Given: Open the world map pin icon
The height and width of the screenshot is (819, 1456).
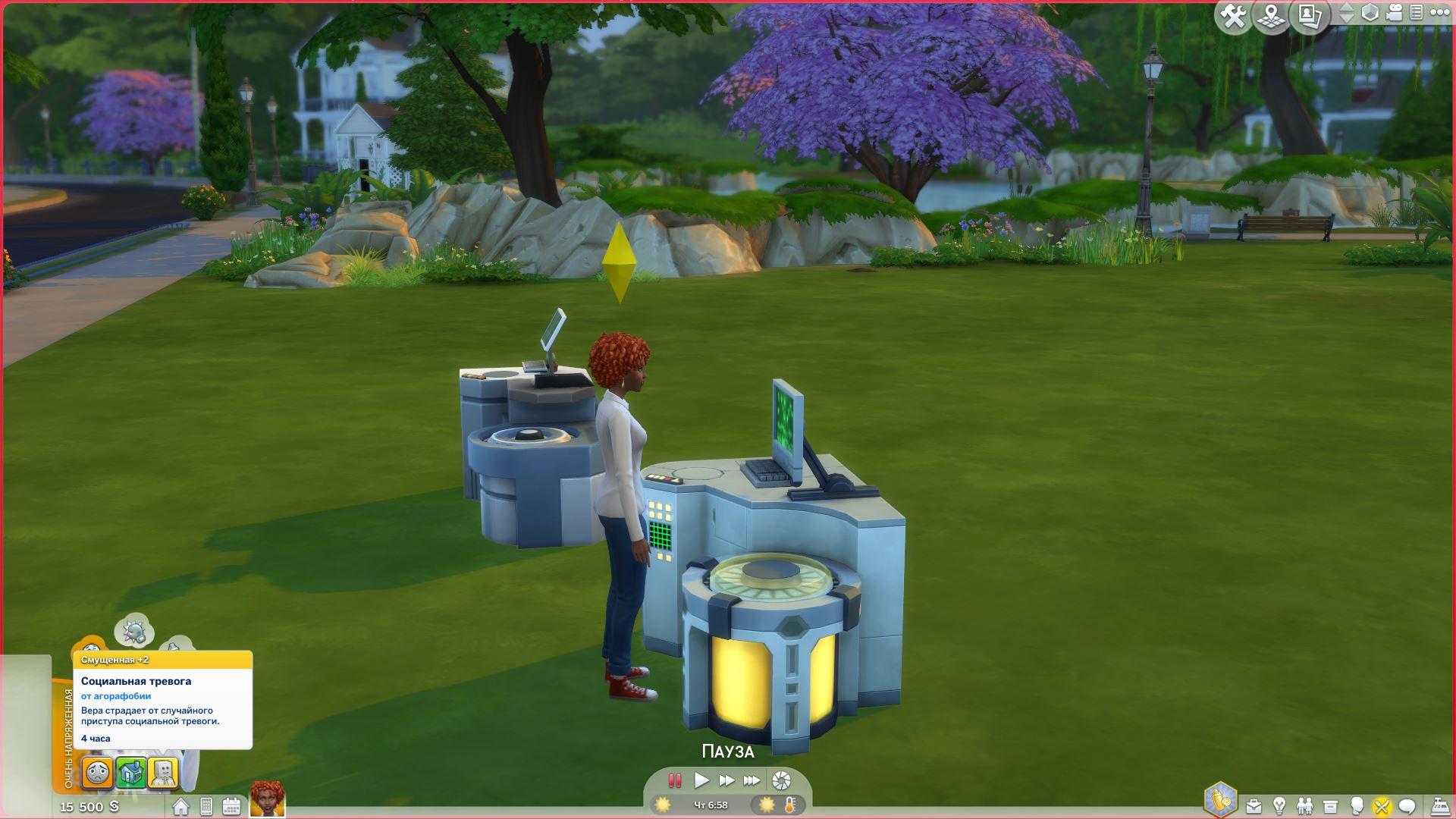Looking at the screenshot, I should point(1272,16).
